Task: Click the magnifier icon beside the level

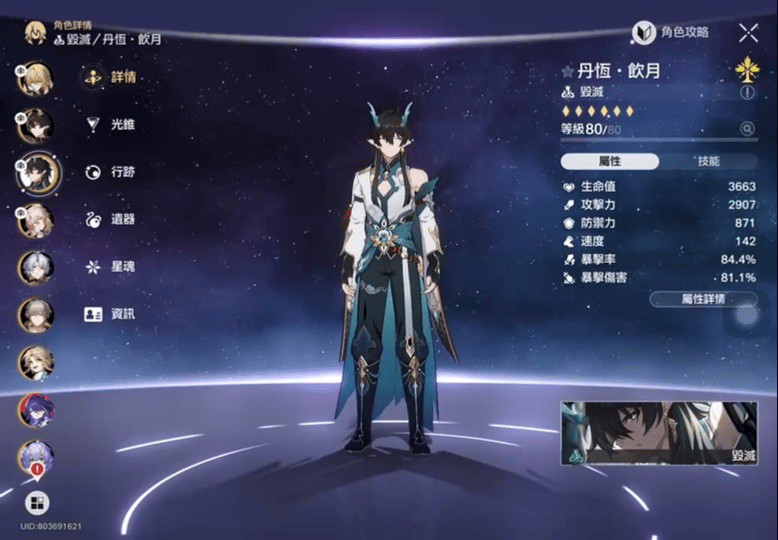Action: coord(746,129)
